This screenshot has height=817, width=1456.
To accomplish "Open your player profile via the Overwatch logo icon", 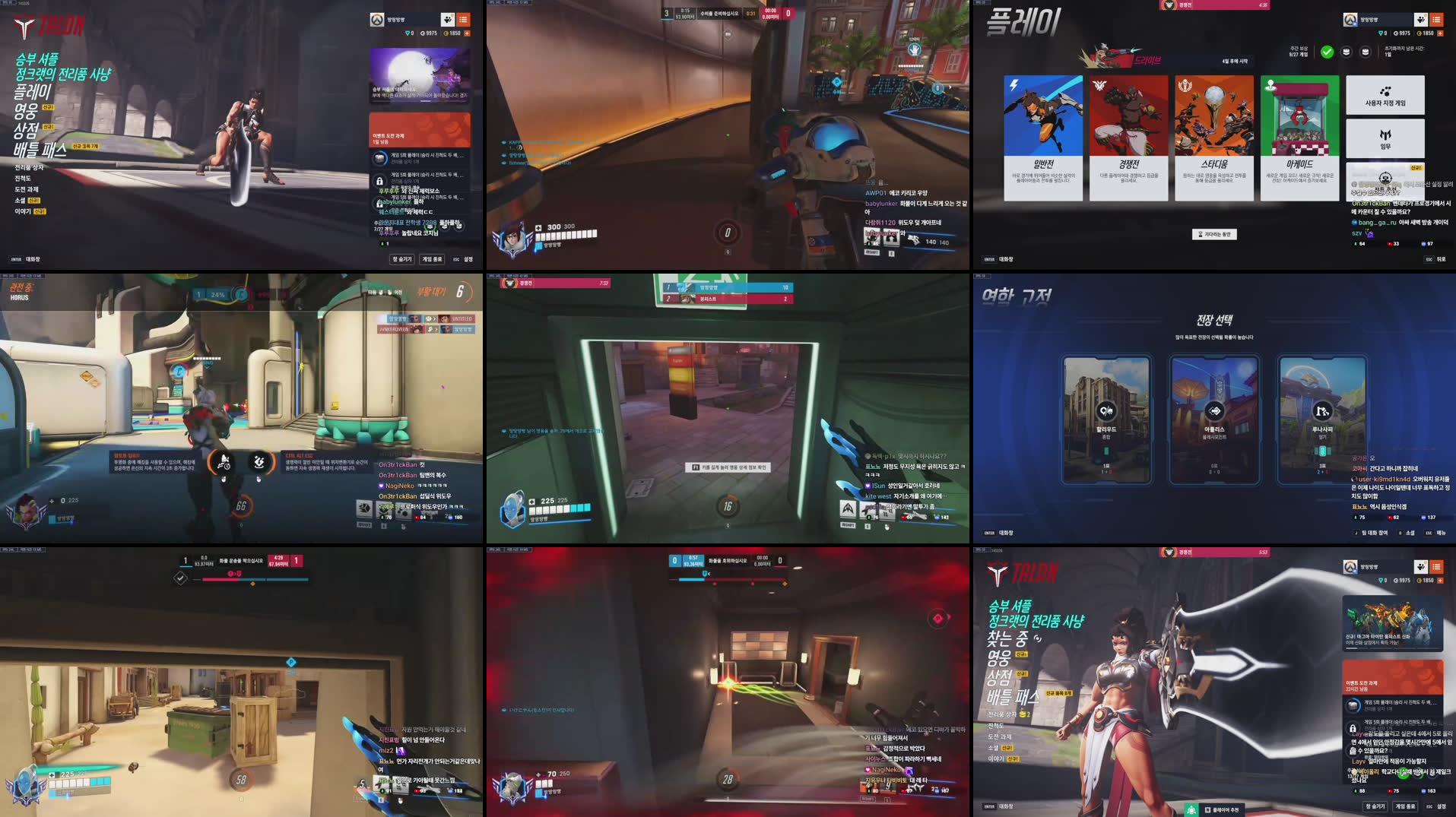I will point(1350,19).
